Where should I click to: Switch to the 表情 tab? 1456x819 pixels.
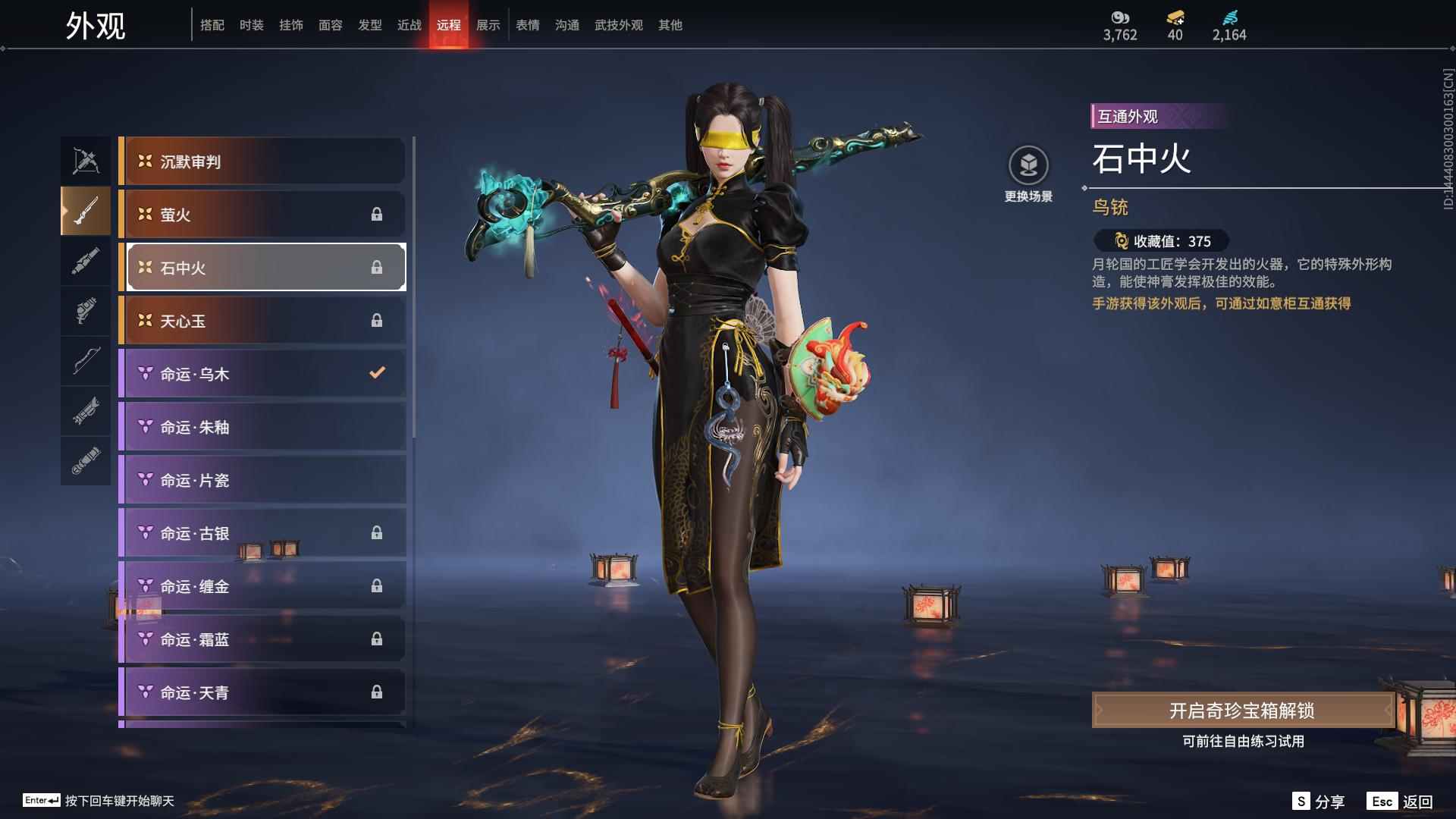527,25
